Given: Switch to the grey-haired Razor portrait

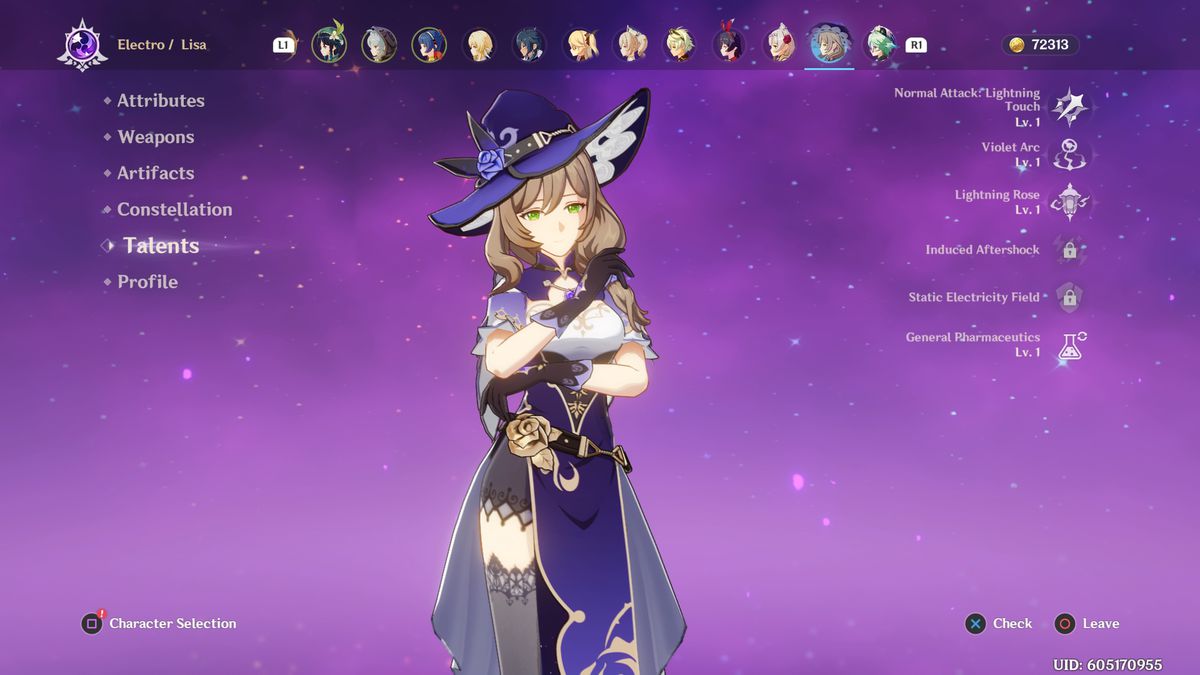Looking at the screenshot, I should 379,45.
